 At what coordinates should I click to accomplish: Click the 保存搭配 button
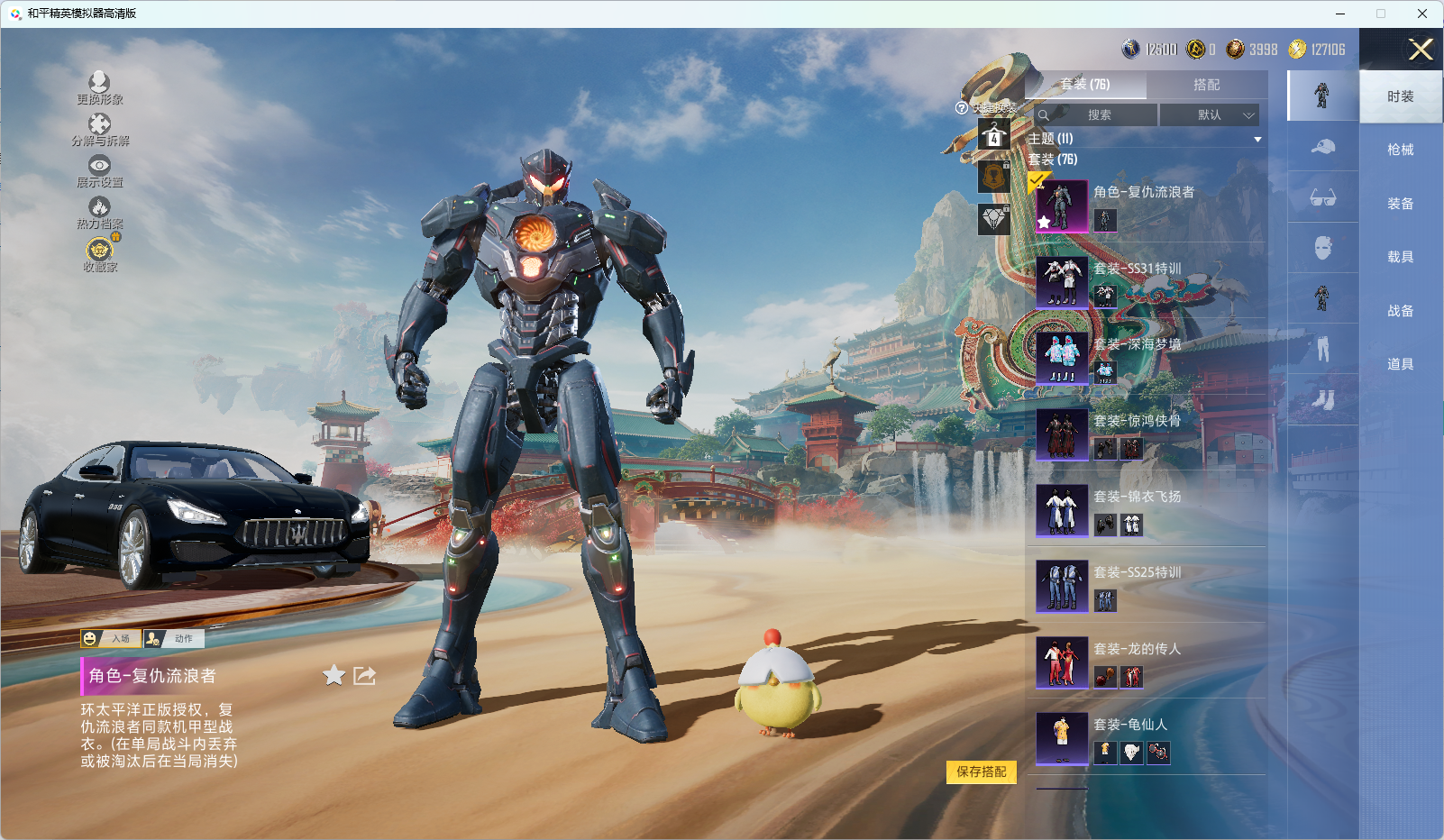[x=981, y=772]
